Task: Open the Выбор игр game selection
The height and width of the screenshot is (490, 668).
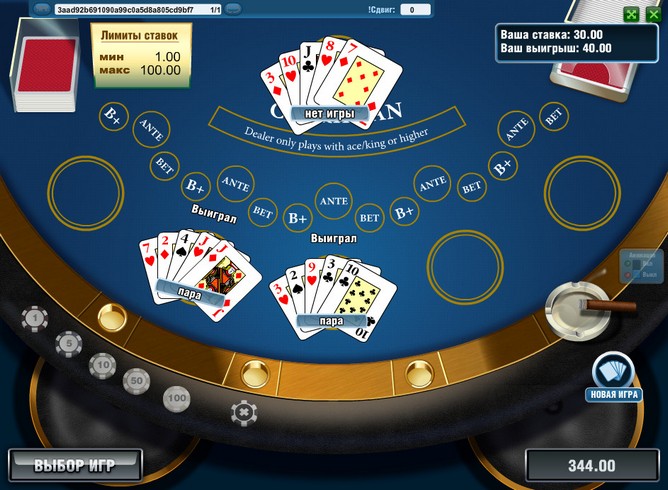Action: 75,465
